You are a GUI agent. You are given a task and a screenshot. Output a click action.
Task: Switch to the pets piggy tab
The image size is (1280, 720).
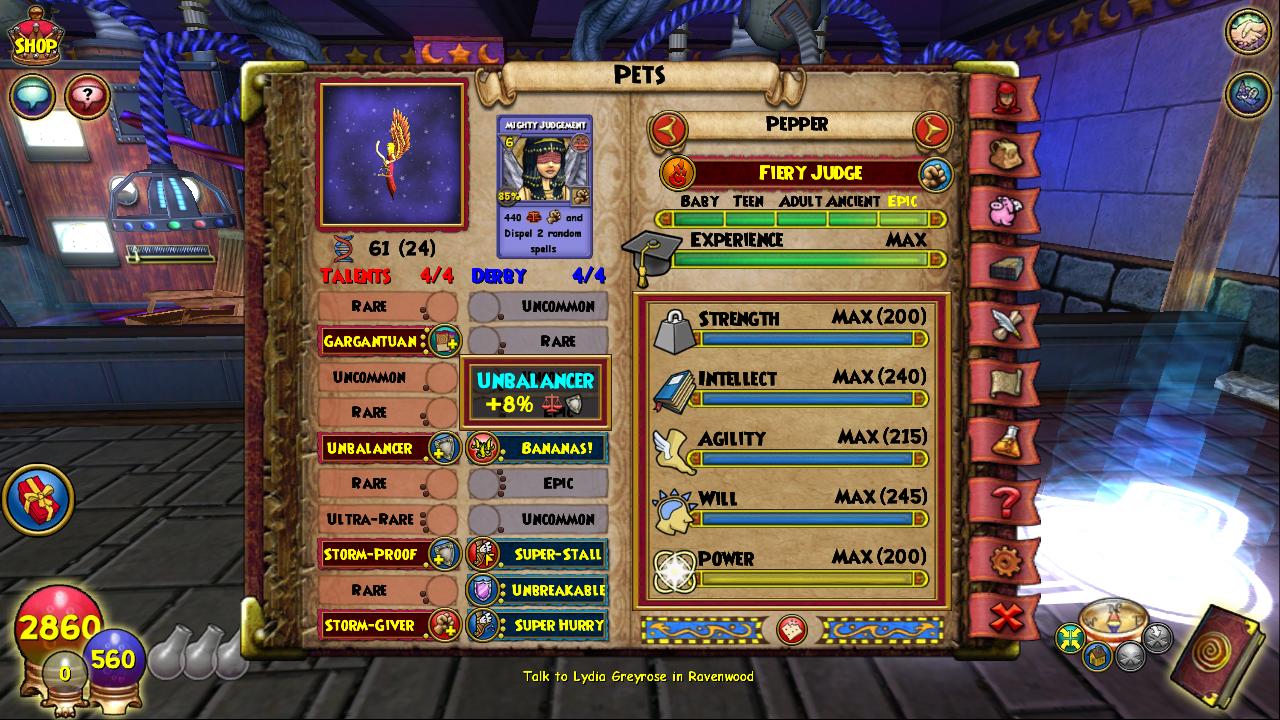(x=1004, y=211)
